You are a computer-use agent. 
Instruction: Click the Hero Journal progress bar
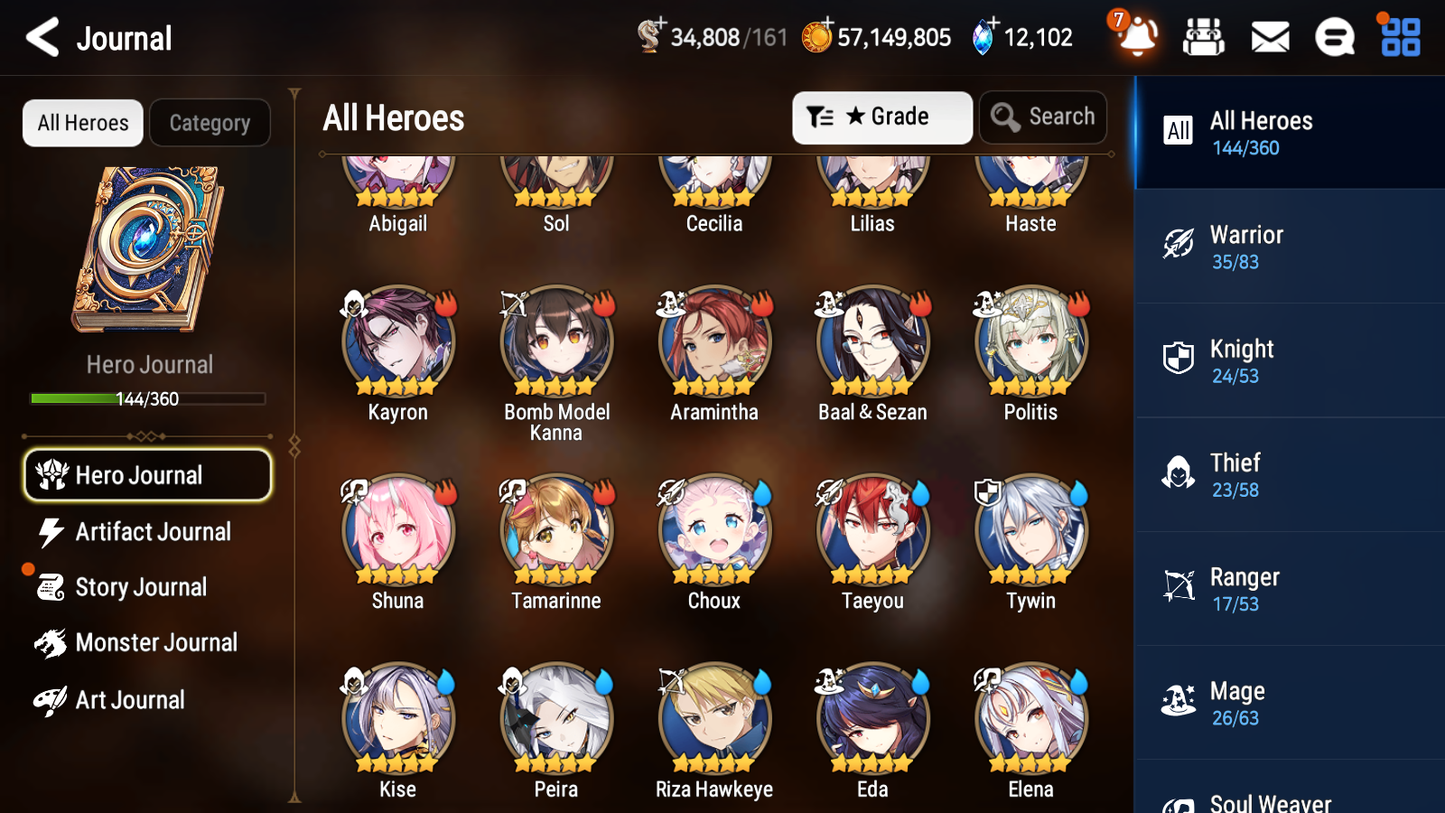pos(150,398)
